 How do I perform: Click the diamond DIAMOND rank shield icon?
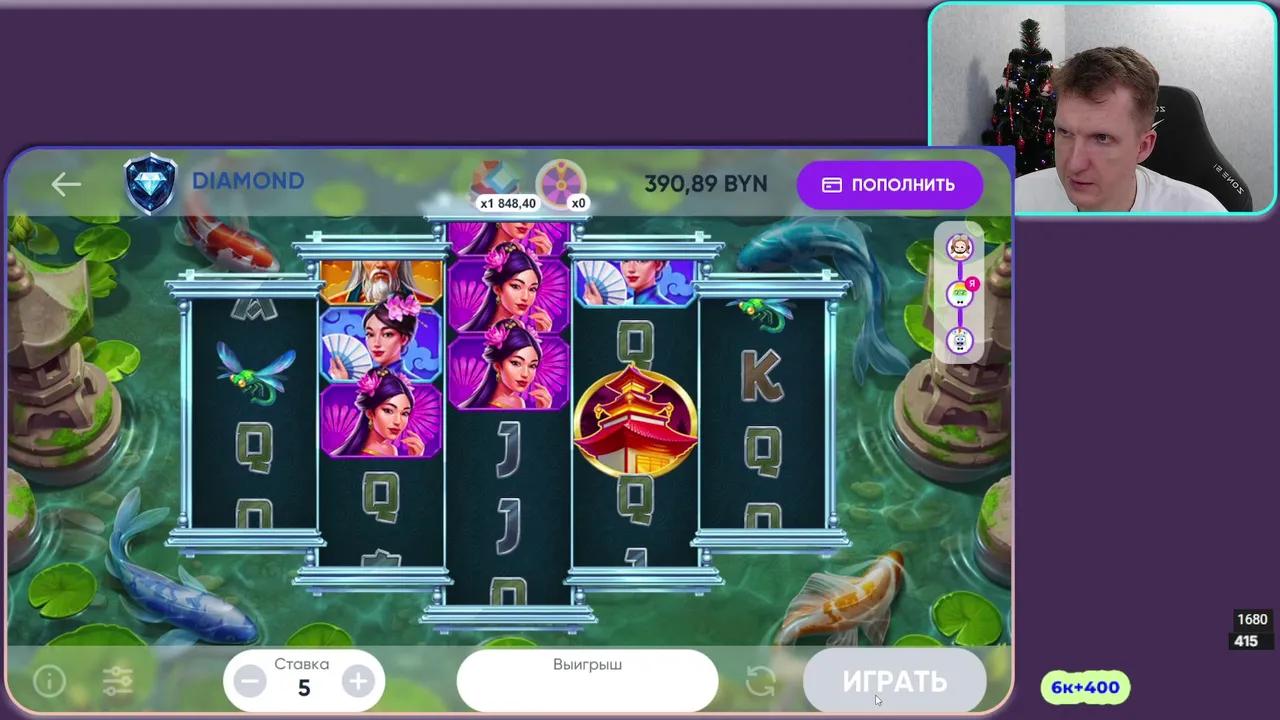coord(150,181)
